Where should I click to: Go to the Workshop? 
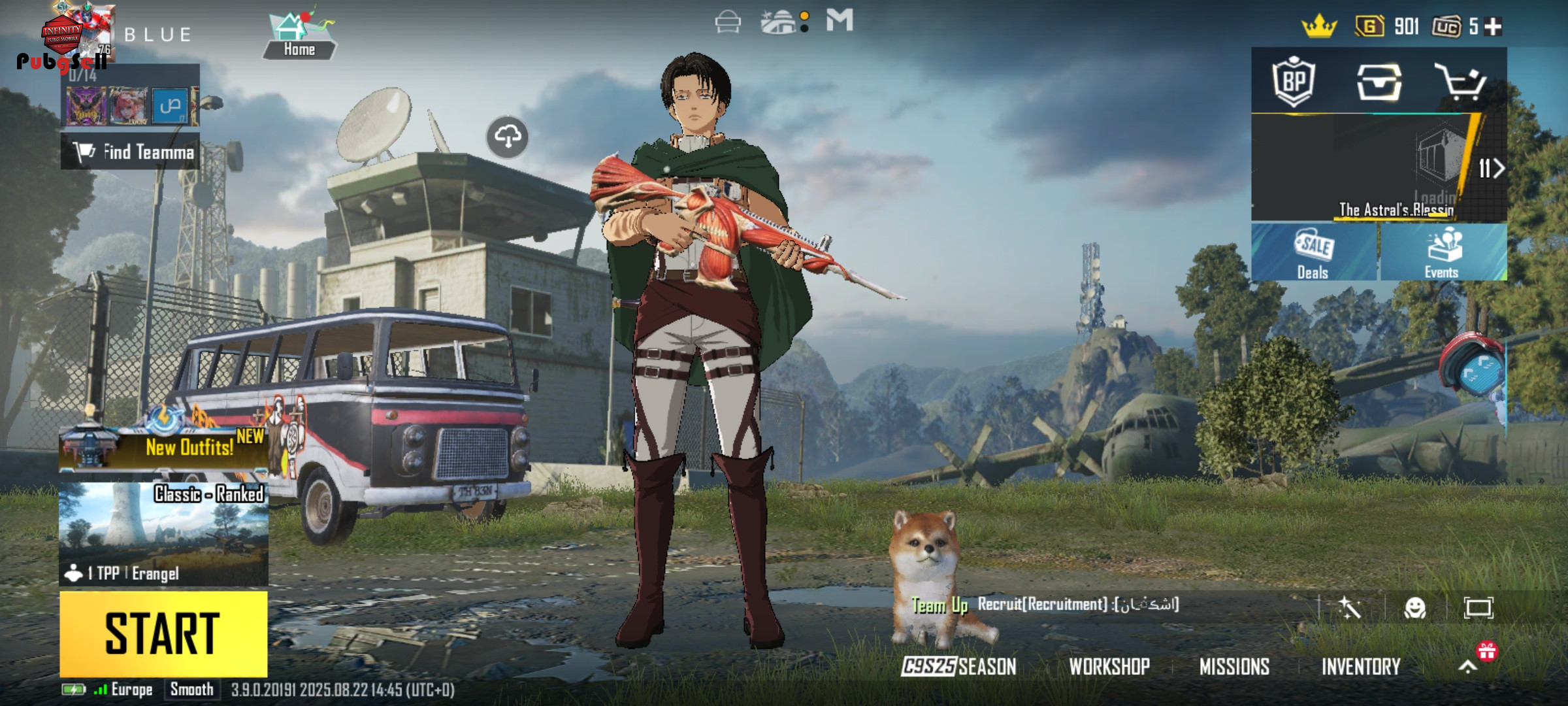point(1109,666)
